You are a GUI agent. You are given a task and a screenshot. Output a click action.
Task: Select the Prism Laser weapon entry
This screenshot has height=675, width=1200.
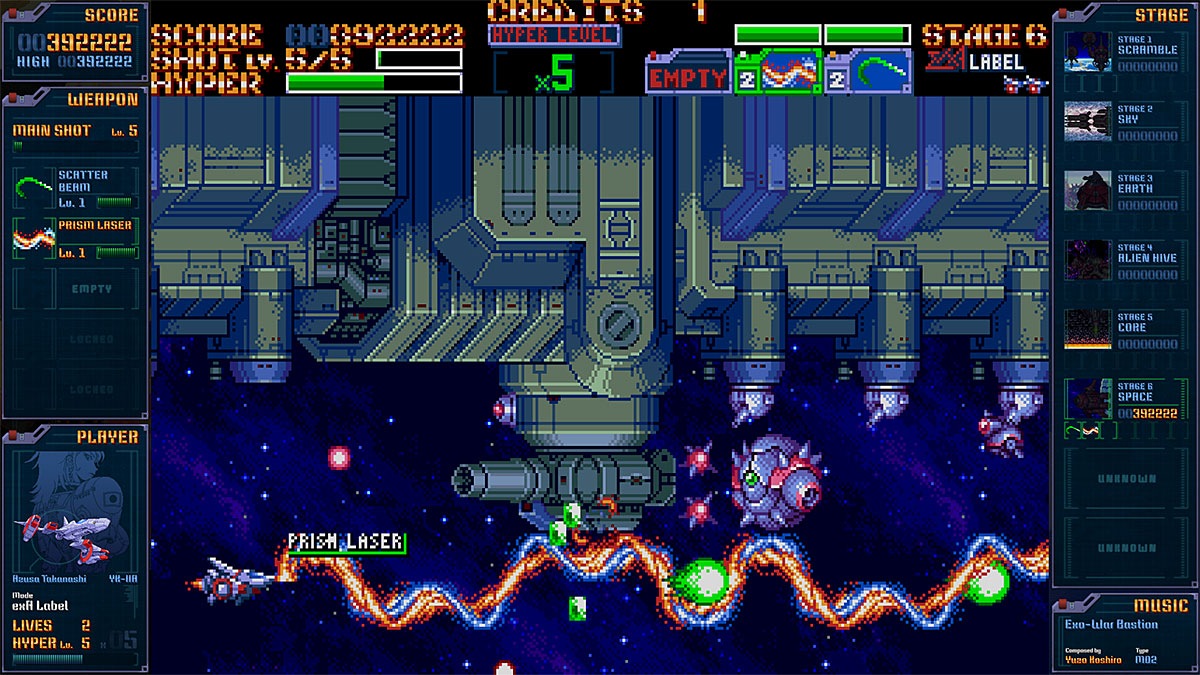click(75, 239)
